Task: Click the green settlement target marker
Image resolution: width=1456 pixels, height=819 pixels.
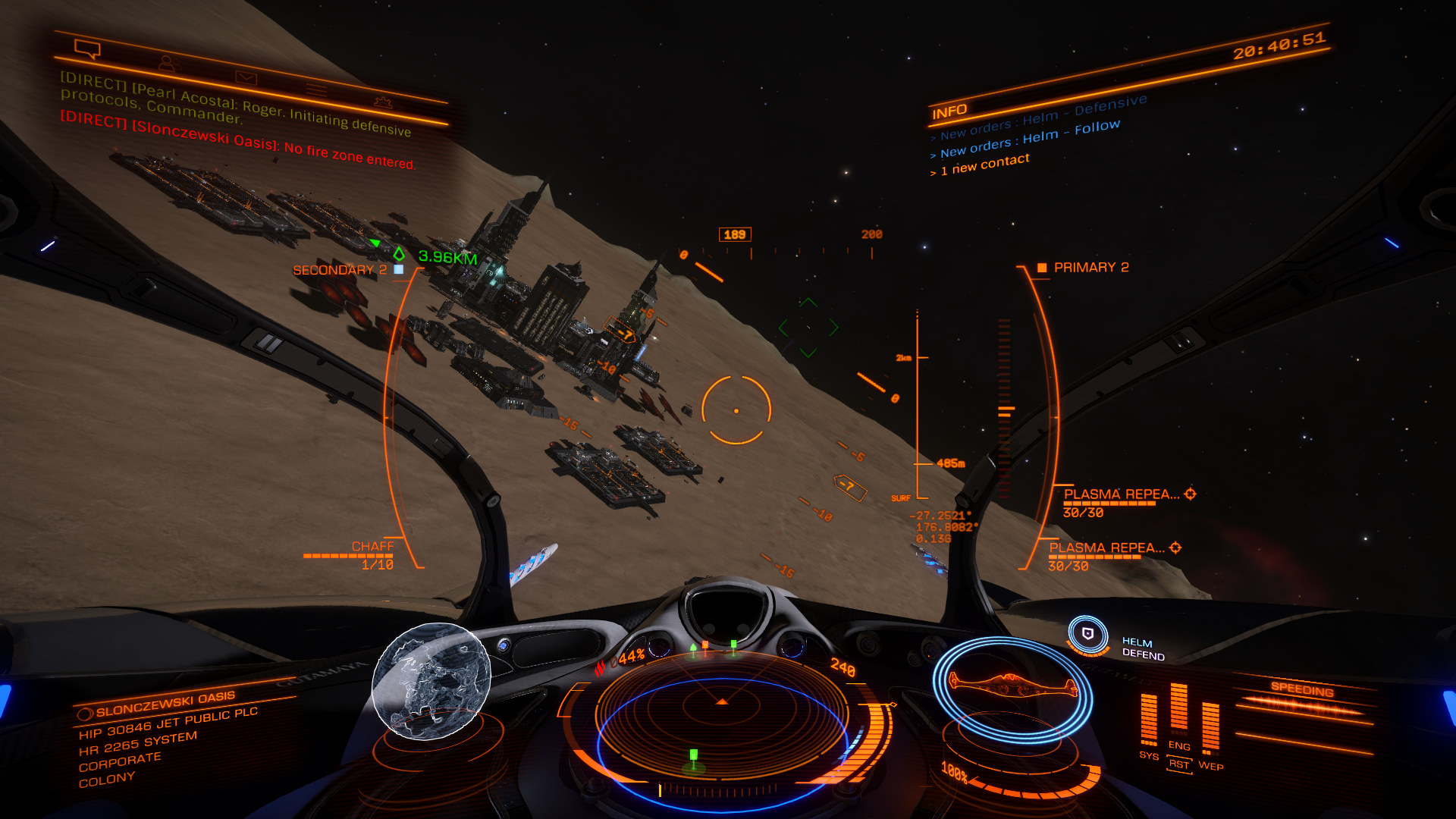Action: (399, 254)
